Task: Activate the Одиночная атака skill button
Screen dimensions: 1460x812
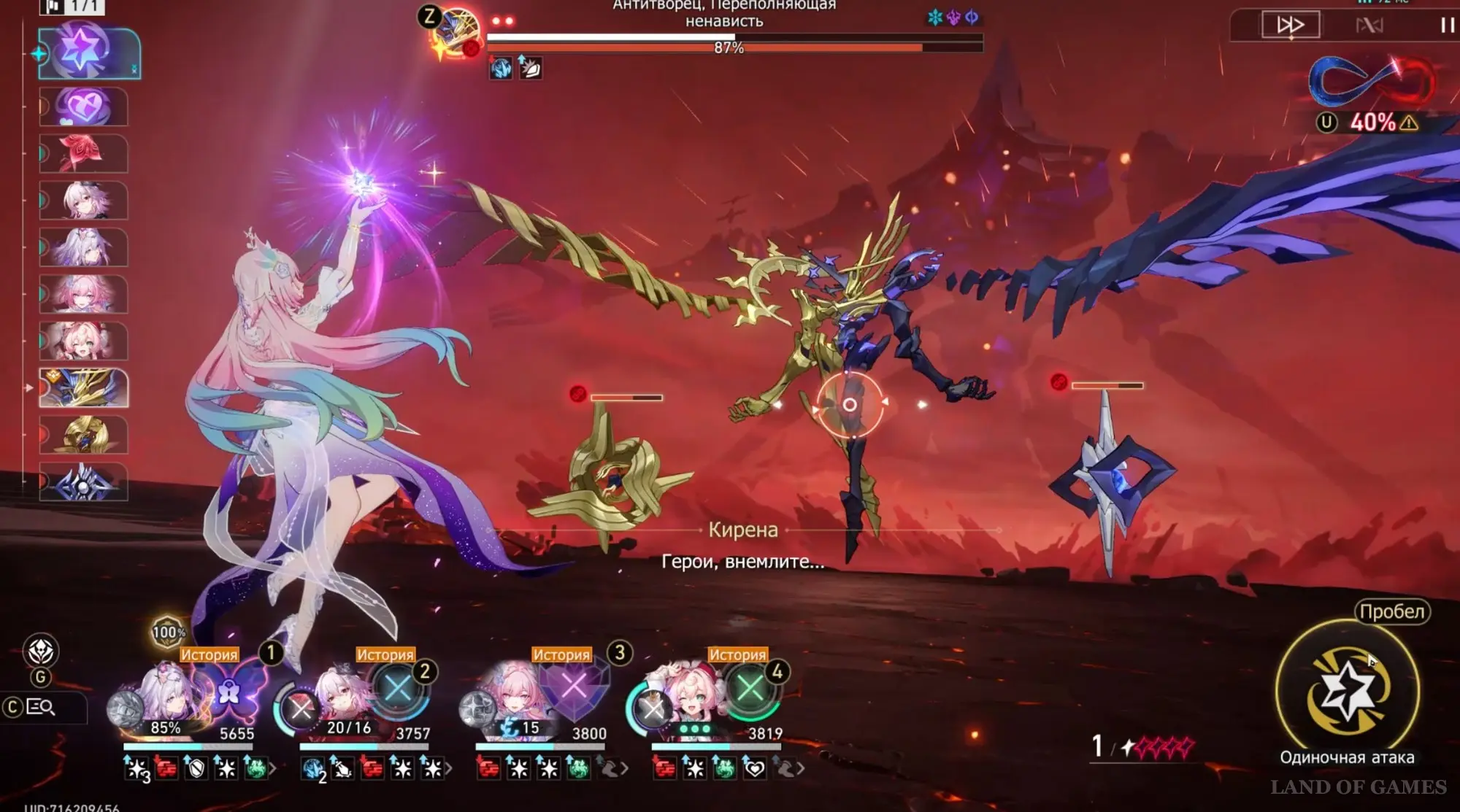Action: click(x=1347, y=690)
